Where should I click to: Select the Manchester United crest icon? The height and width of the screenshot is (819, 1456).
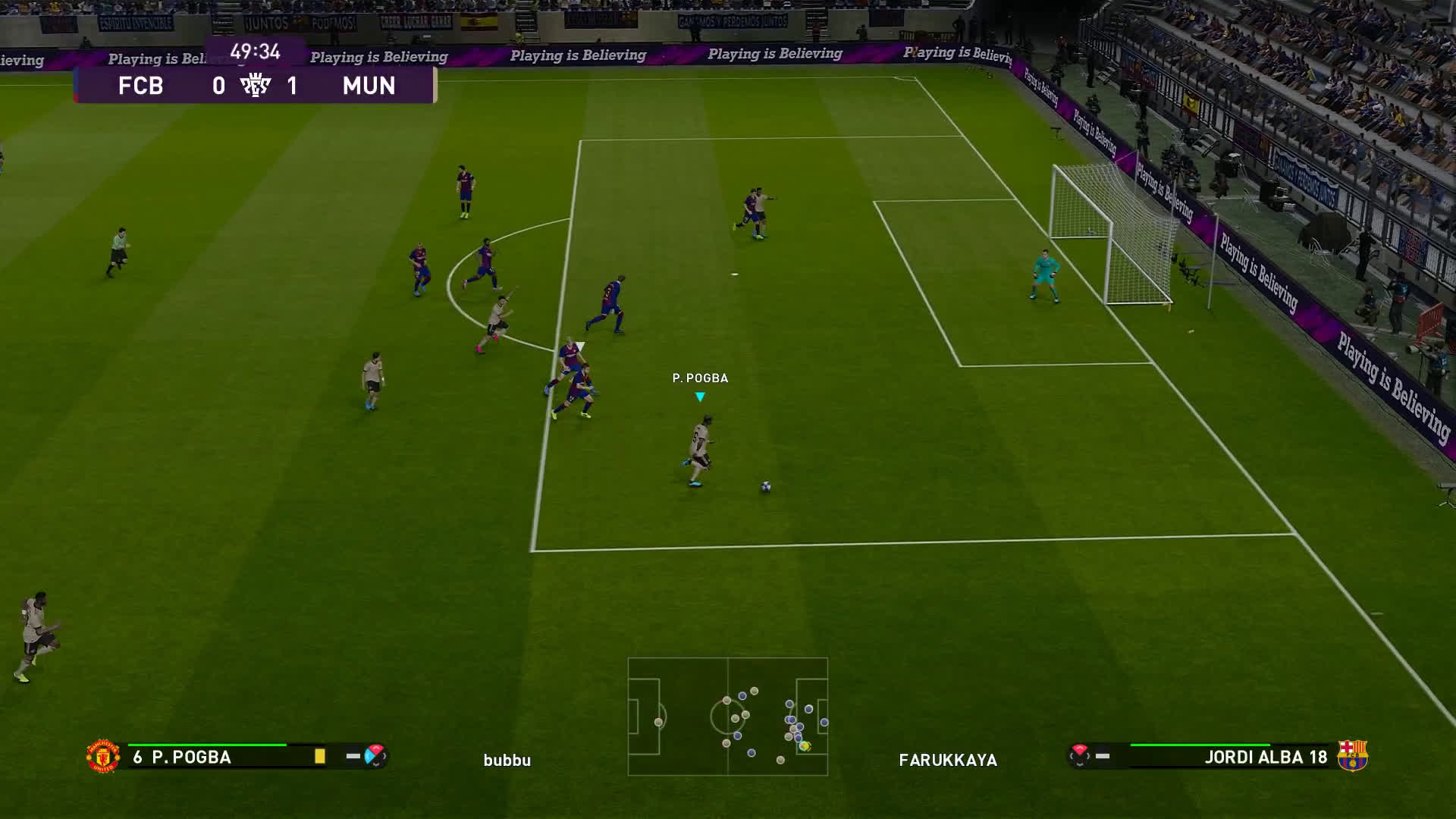(x=102, y=756)
